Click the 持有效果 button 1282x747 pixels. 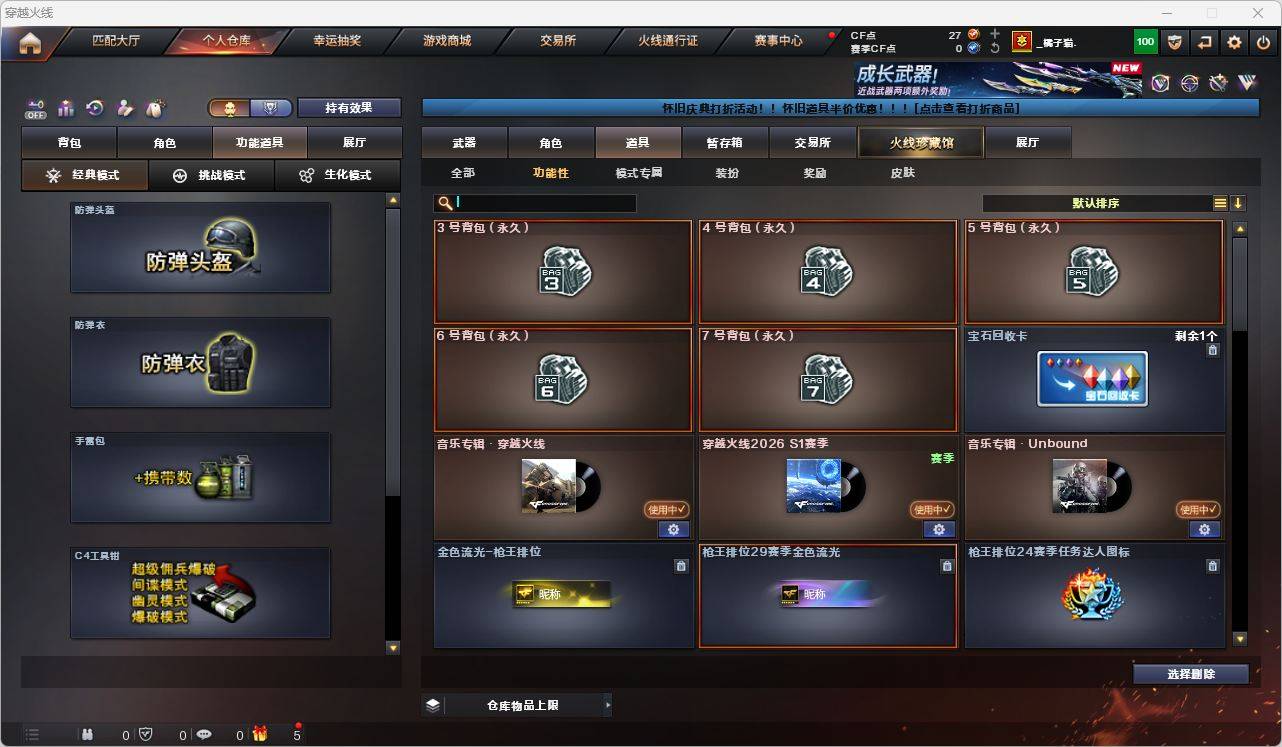click(x=348, y=107)
